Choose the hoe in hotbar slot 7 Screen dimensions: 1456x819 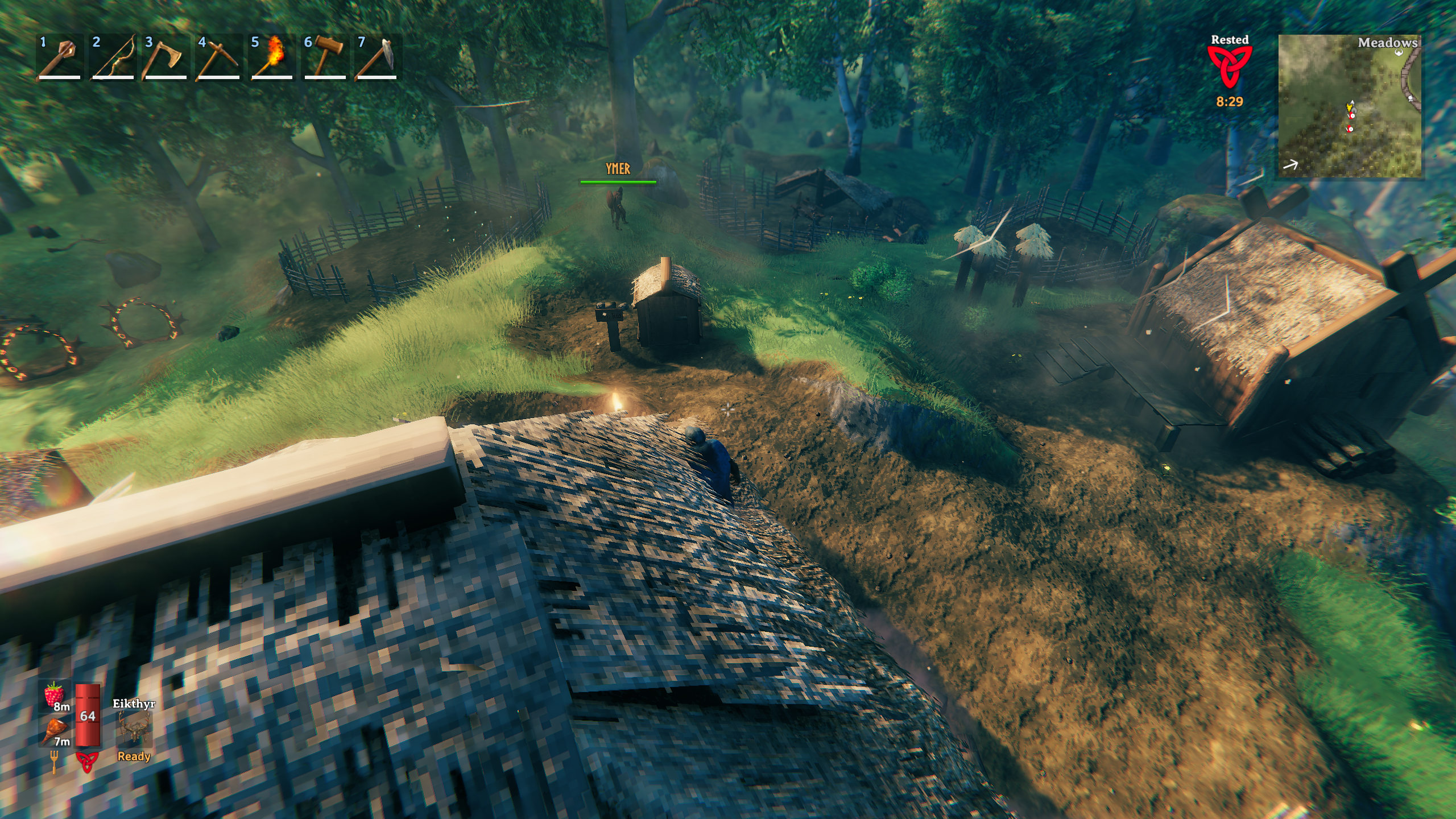click(378, 57)
